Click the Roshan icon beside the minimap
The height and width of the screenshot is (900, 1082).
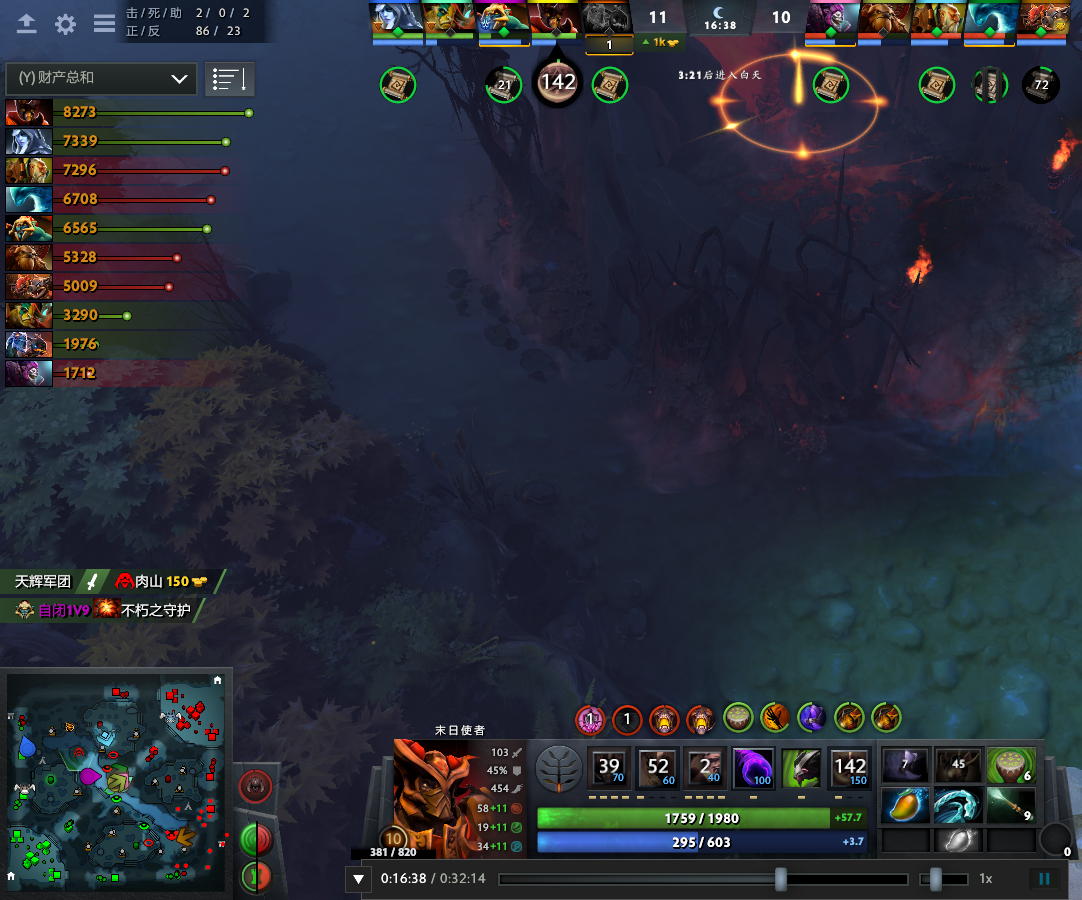pos(258,784)
